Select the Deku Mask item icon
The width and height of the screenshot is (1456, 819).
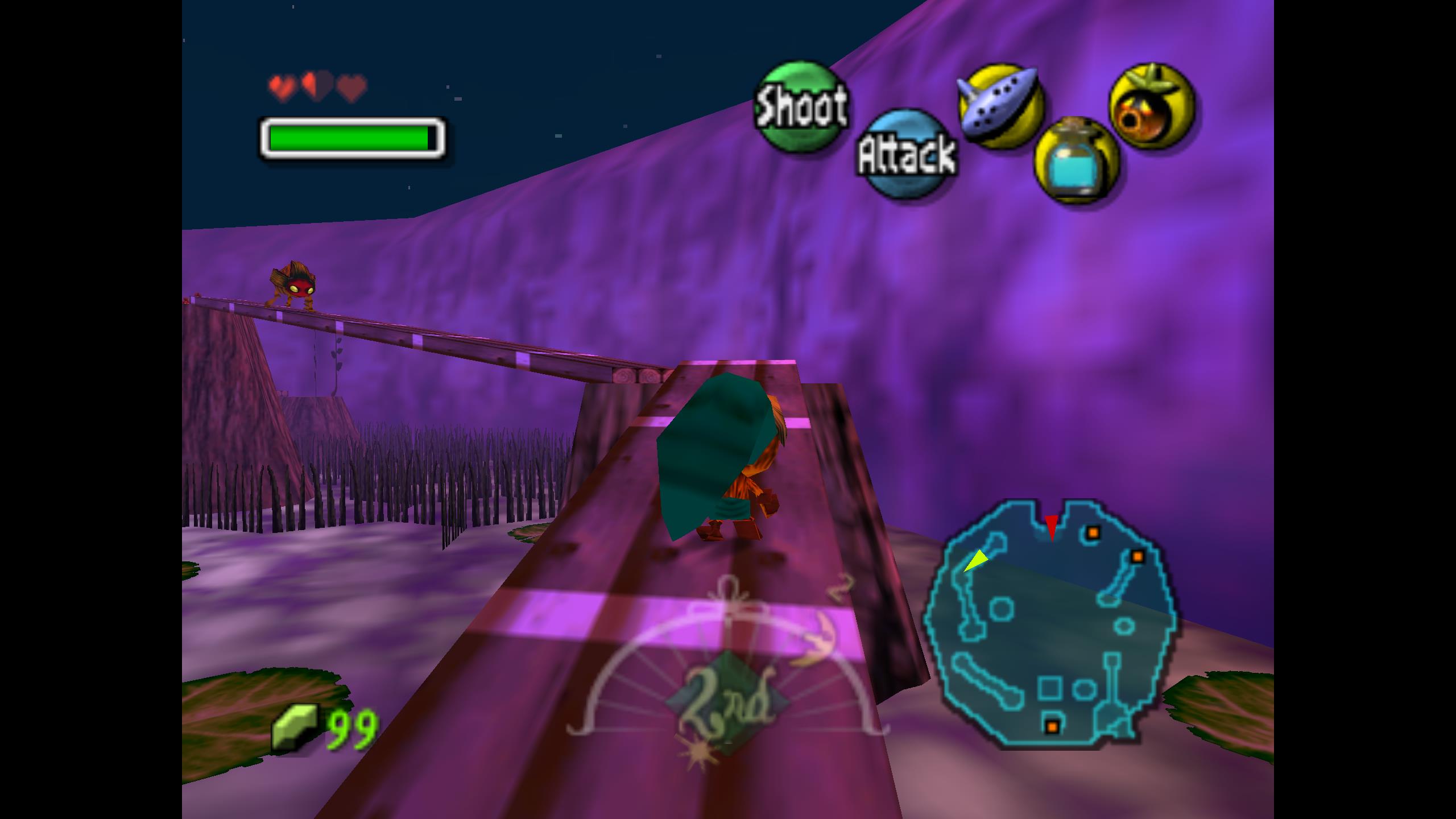(1152, 106)
